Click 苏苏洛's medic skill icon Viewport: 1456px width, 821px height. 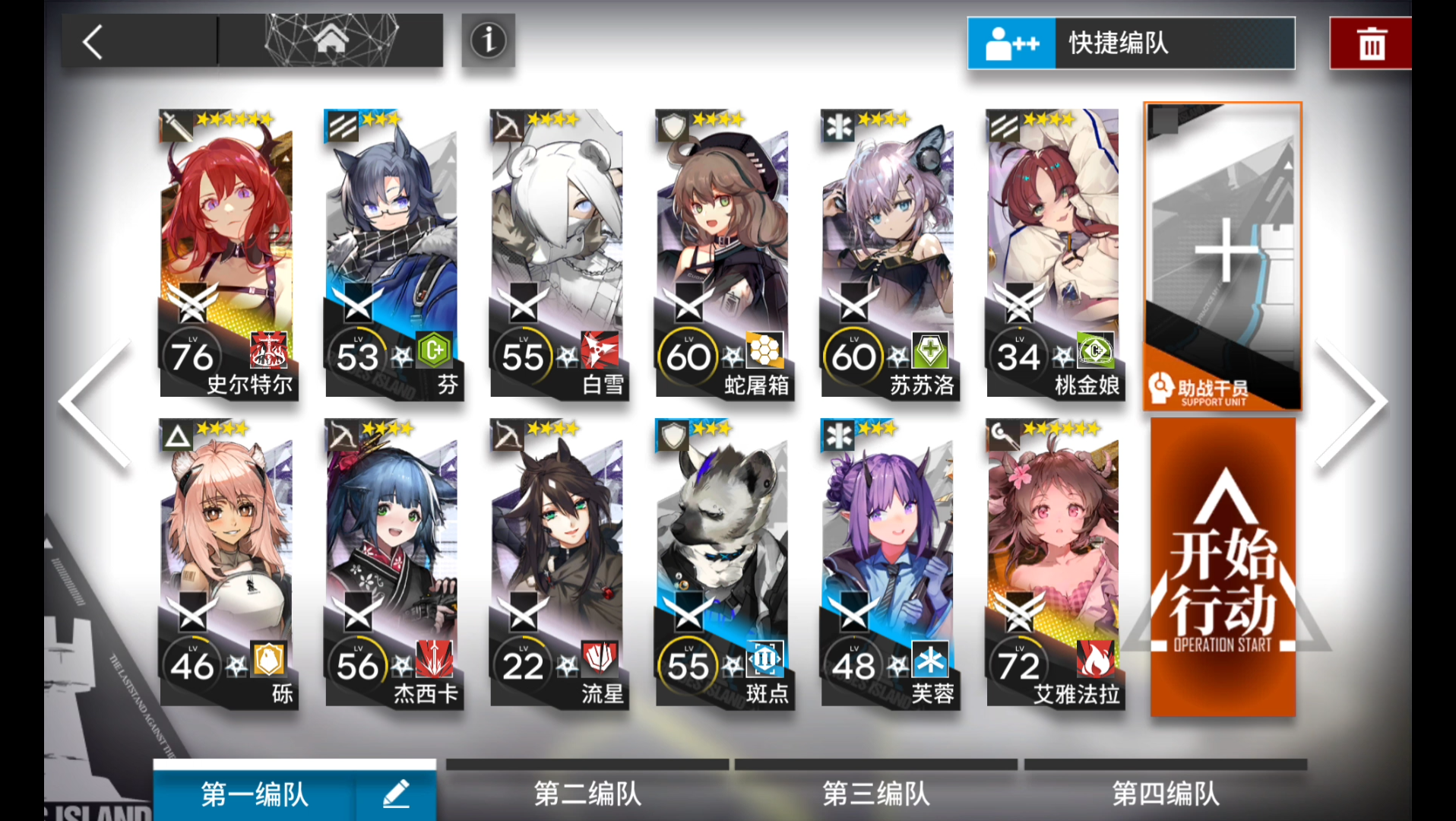coord(929,351)
